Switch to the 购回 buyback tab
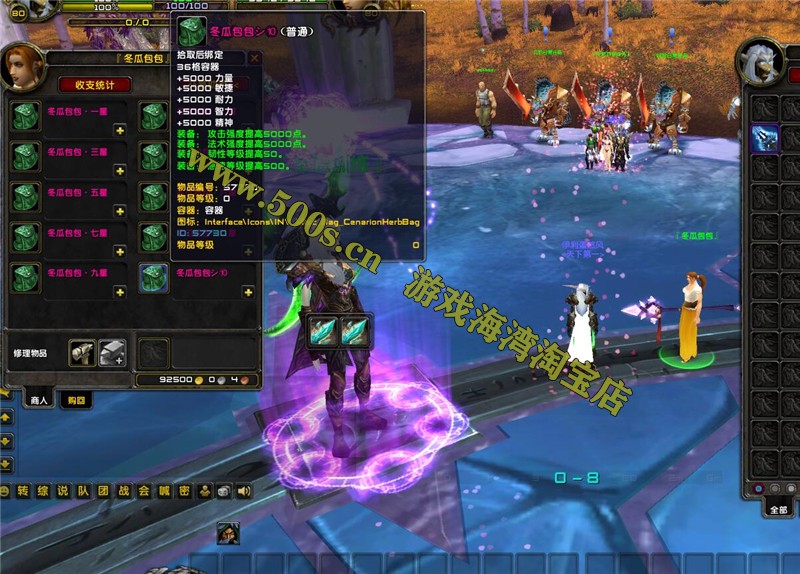The image size is (800, 574). [74, 400]
